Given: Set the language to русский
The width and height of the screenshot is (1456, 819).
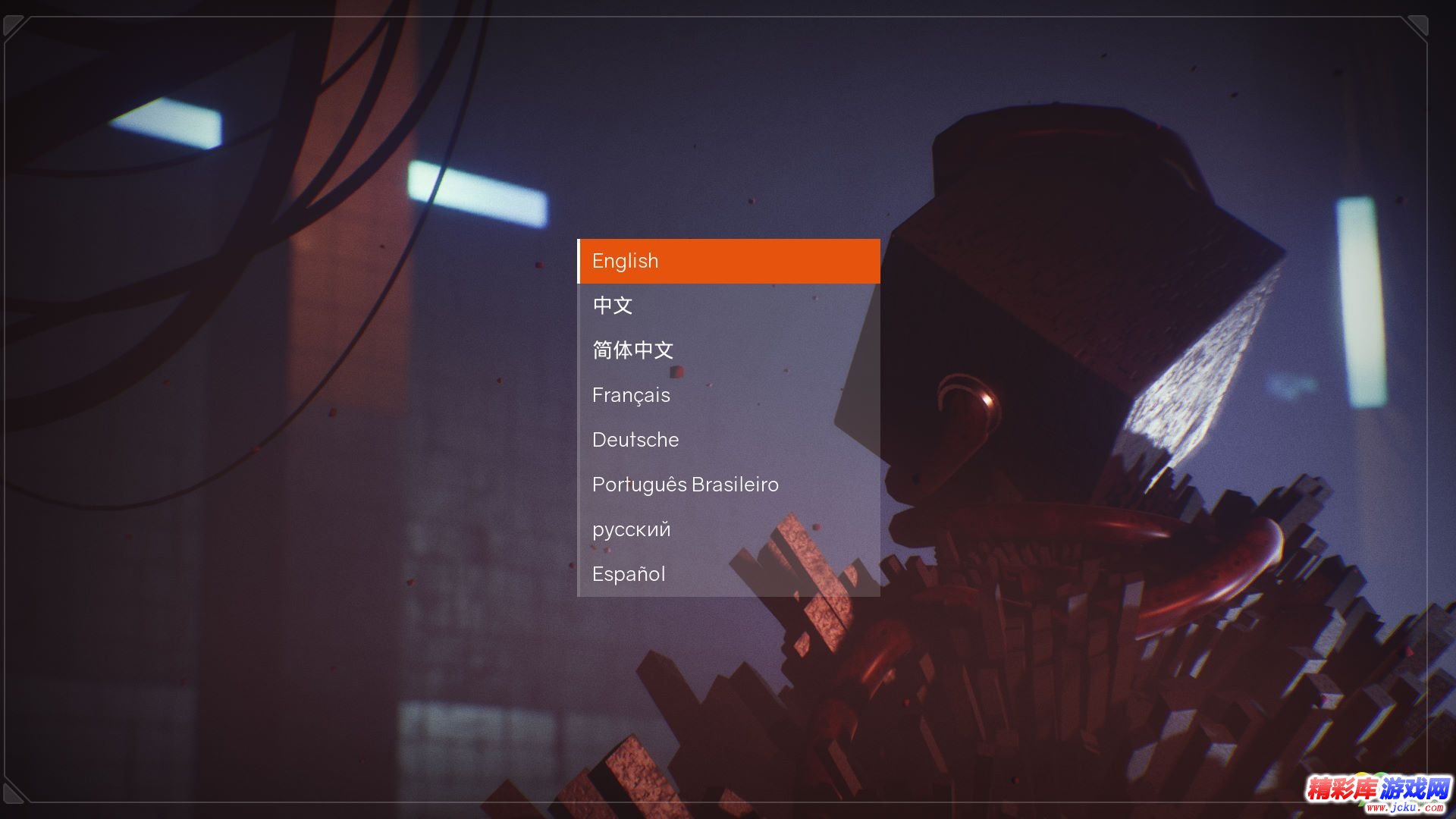Looking at the screenshot, I should (x=728, y=529).
